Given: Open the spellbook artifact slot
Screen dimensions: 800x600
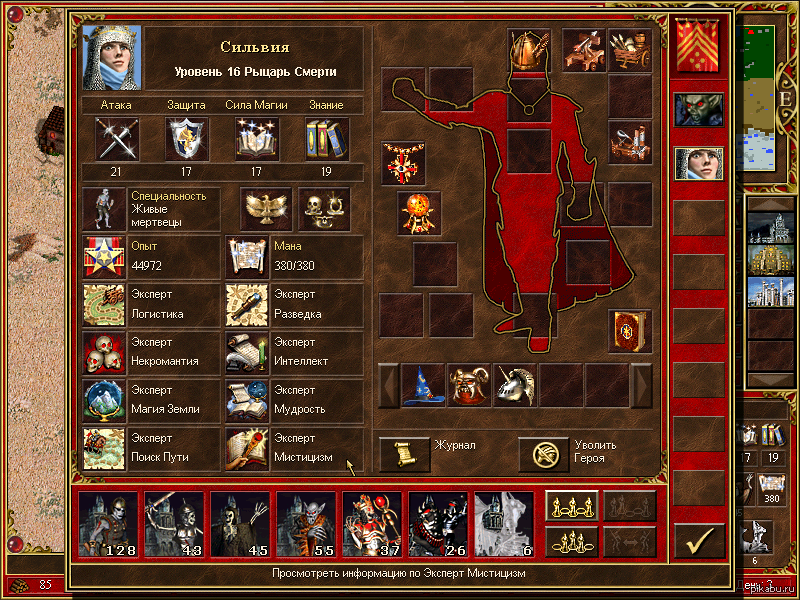Looking at the screenshot, I should click(x=630, y=331).
